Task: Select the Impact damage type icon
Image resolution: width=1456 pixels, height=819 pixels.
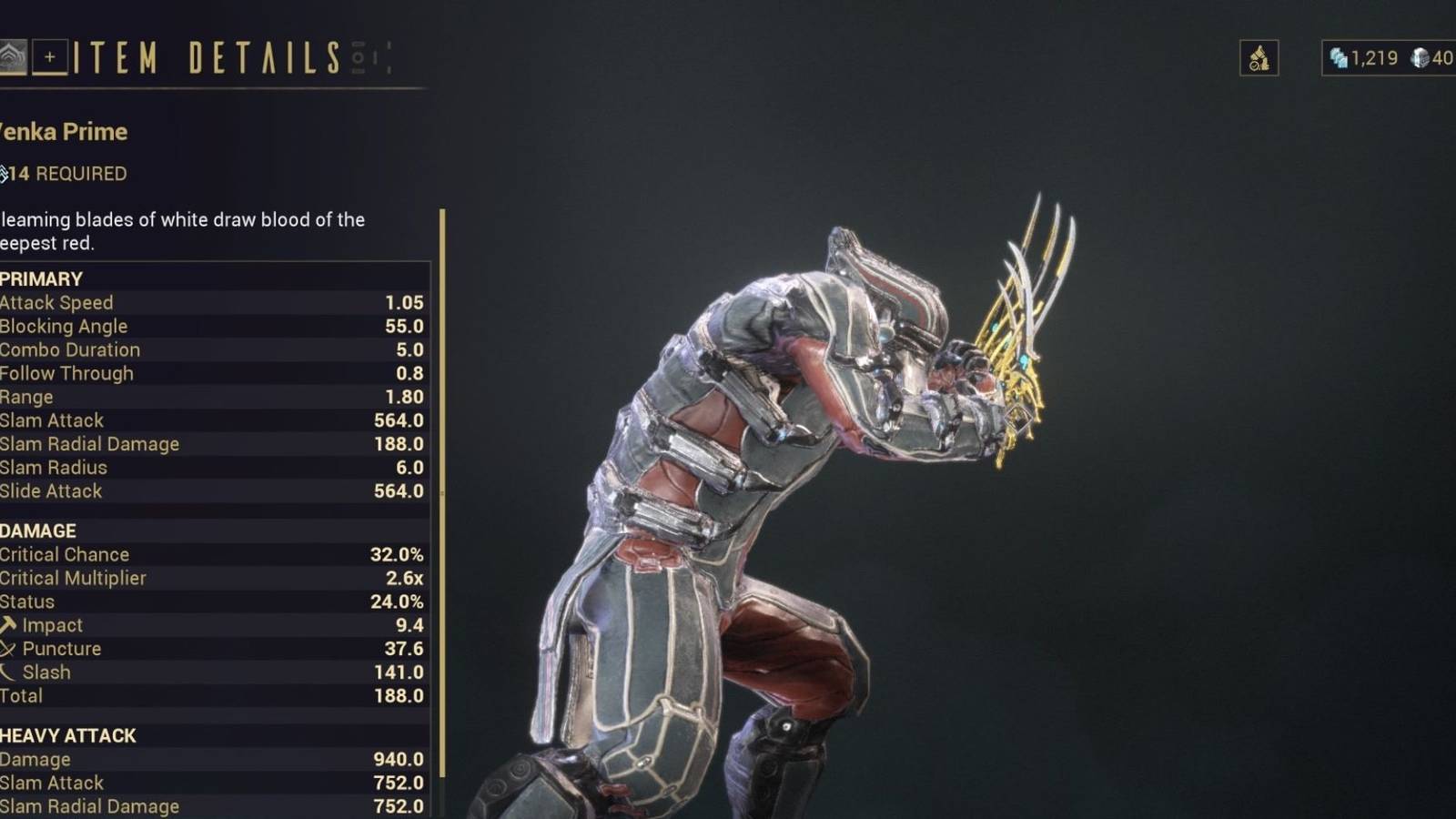Action: pyautogui.click(x=8, y=625)
